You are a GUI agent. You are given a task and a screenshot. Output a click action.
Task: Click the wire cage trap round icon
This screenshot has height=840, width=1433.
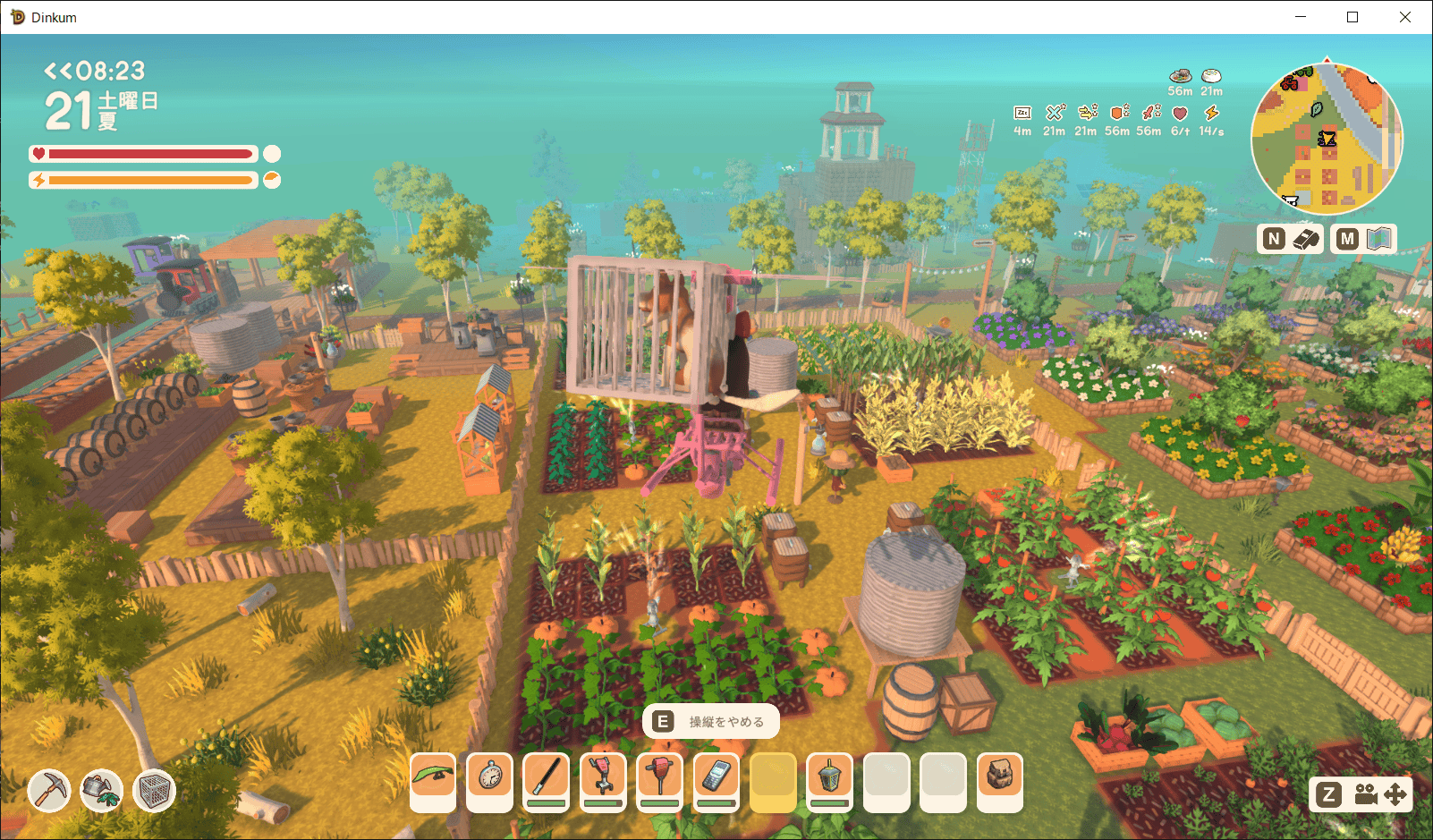pos(155,790)
